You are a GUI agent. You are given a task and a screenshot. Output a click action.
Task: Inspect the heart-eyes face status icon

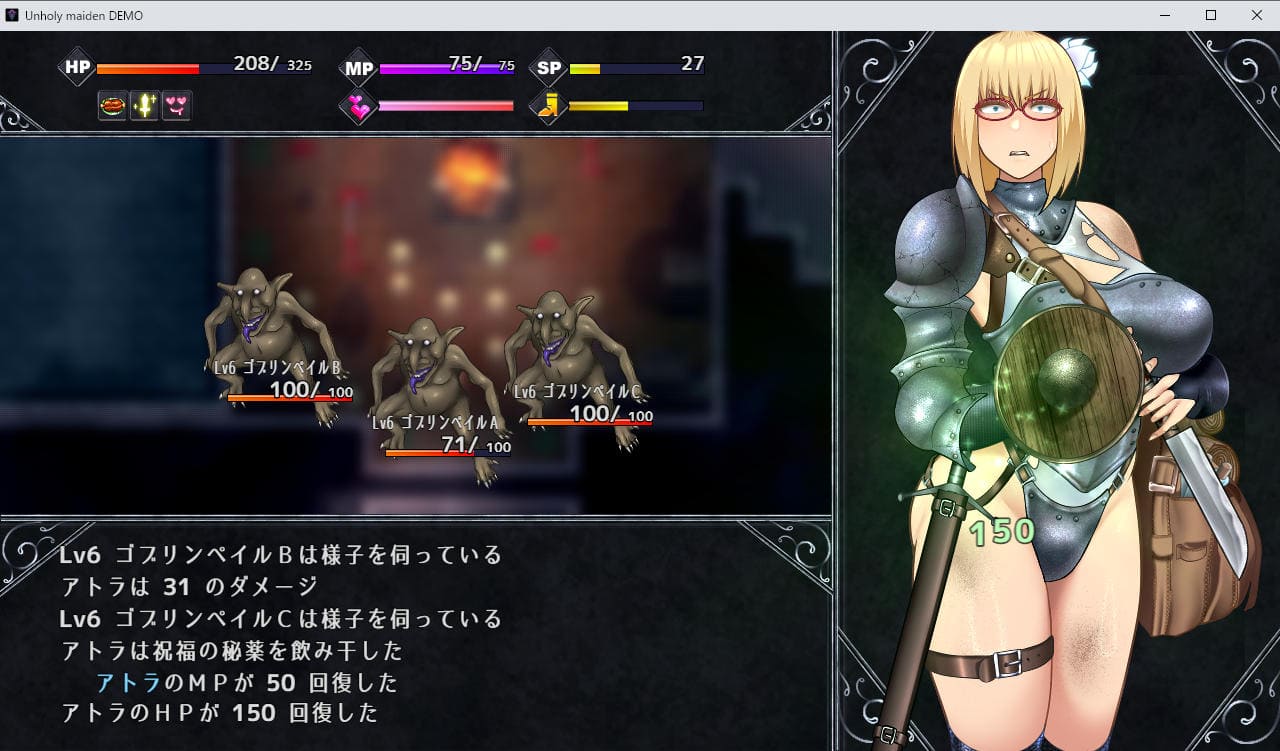(x=177, y=105)
